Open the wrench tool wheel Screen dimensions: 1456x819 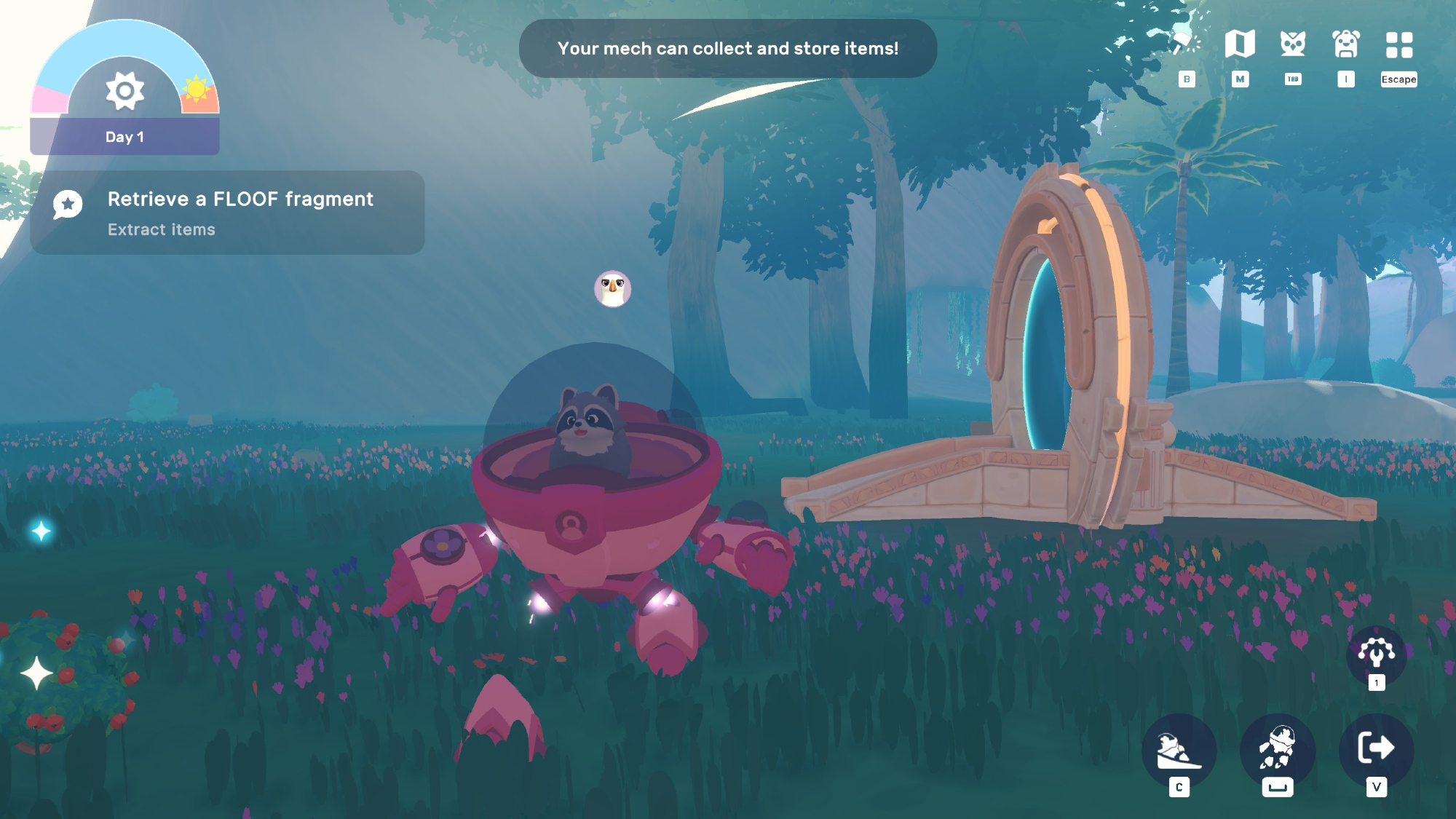[x=1376, y=653]
